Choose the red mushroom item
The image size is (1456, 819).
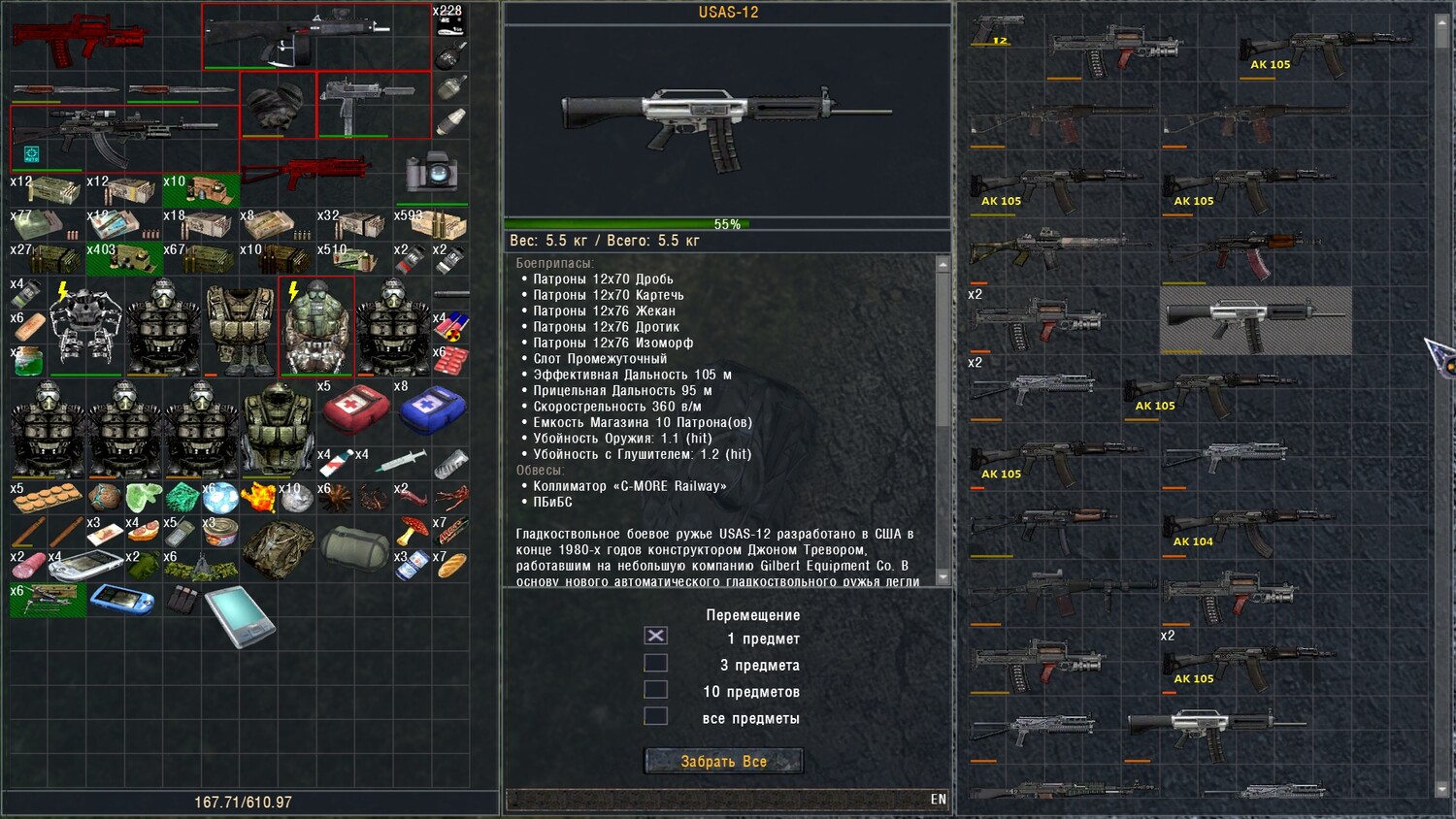(x=413, y=530)
